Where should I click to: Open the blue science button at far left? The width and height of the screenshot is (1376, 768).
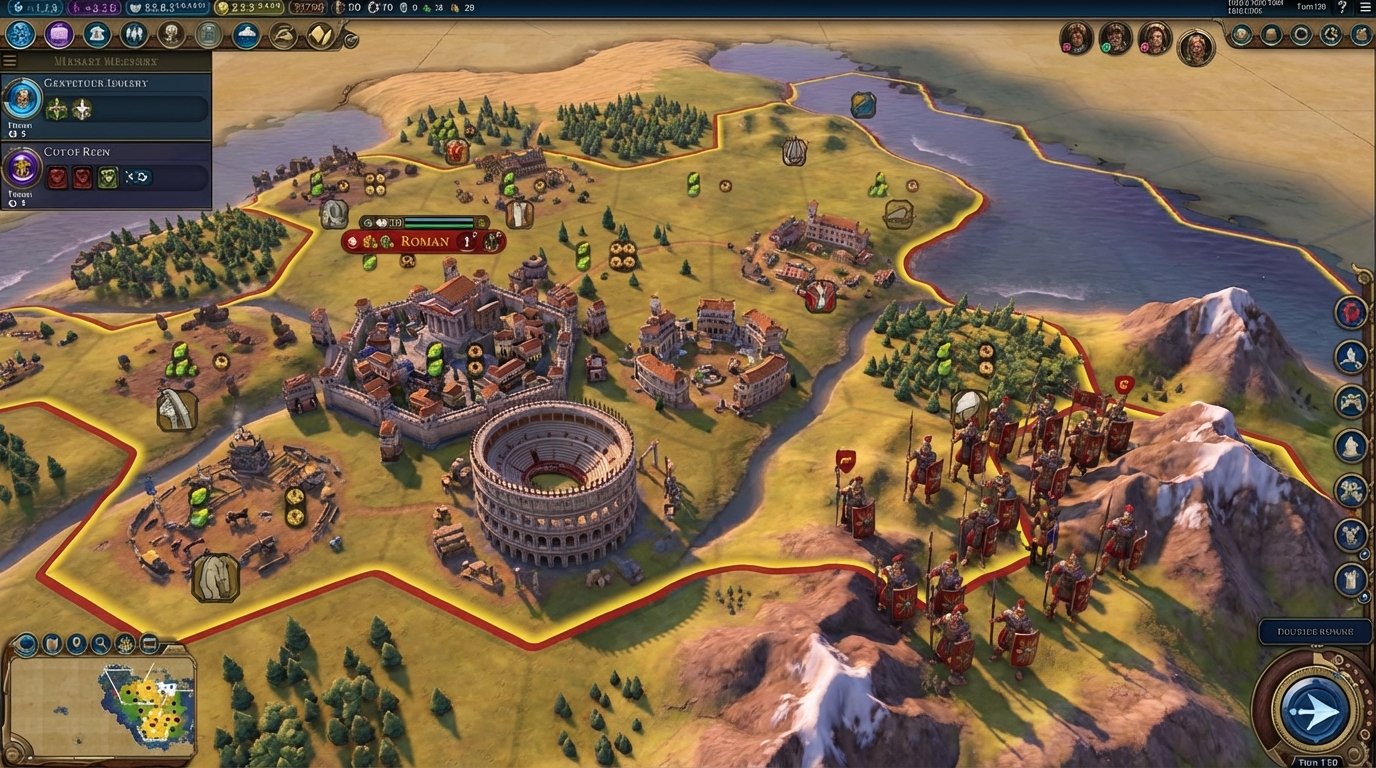[x=20, y=35]
